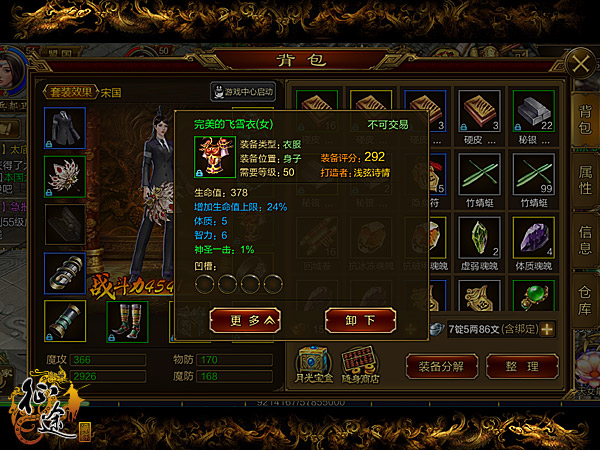The height and width of the screenshot is (450, 600).
Task: Add currency with the plus button
Action: 547,329
